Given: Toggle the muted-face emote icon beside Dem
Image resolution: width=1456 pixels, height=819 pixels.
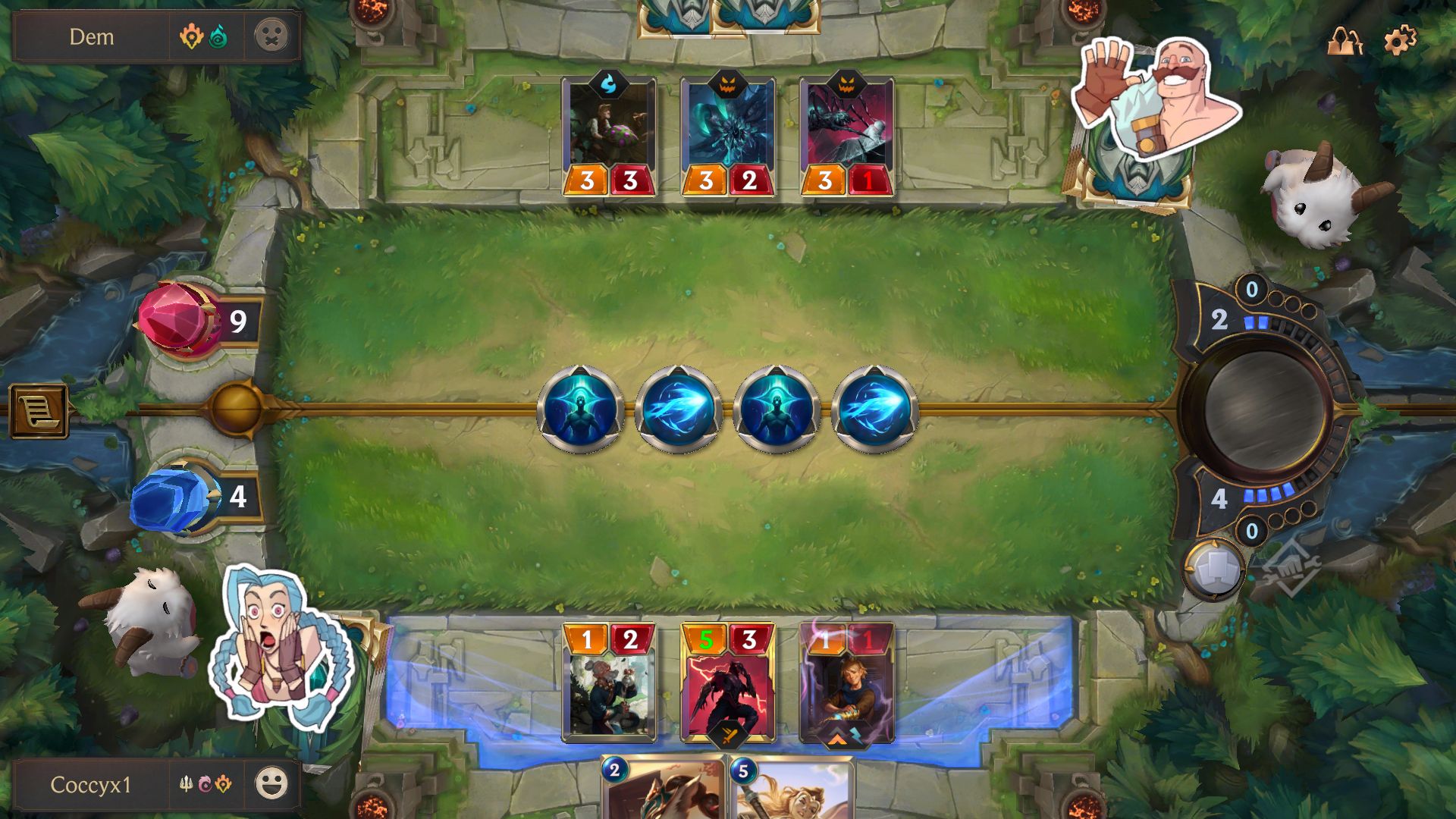Looking at the screenshot, I should click(x=271, y=36).
